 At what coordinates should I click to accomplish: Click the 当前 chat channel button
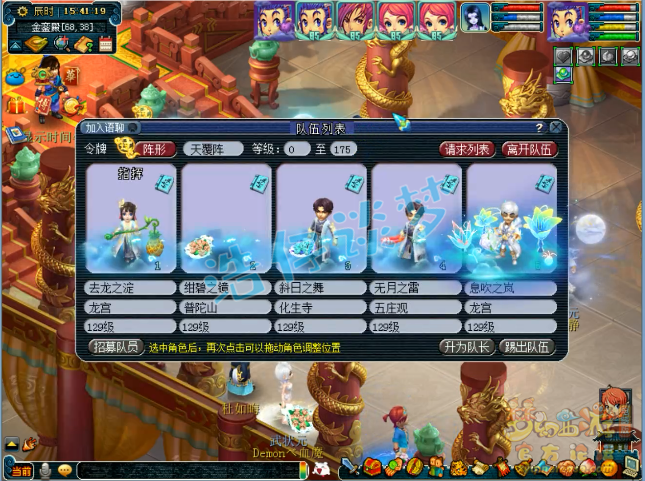click(x=21, y=470)
